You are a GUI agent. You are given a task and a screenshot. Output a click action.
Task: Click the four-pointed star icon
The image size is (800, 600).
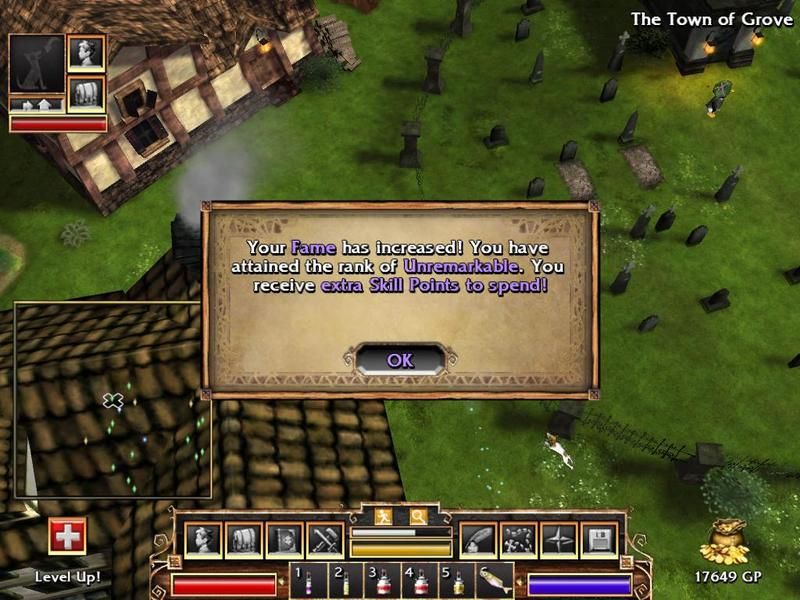(x=558, y=540)
